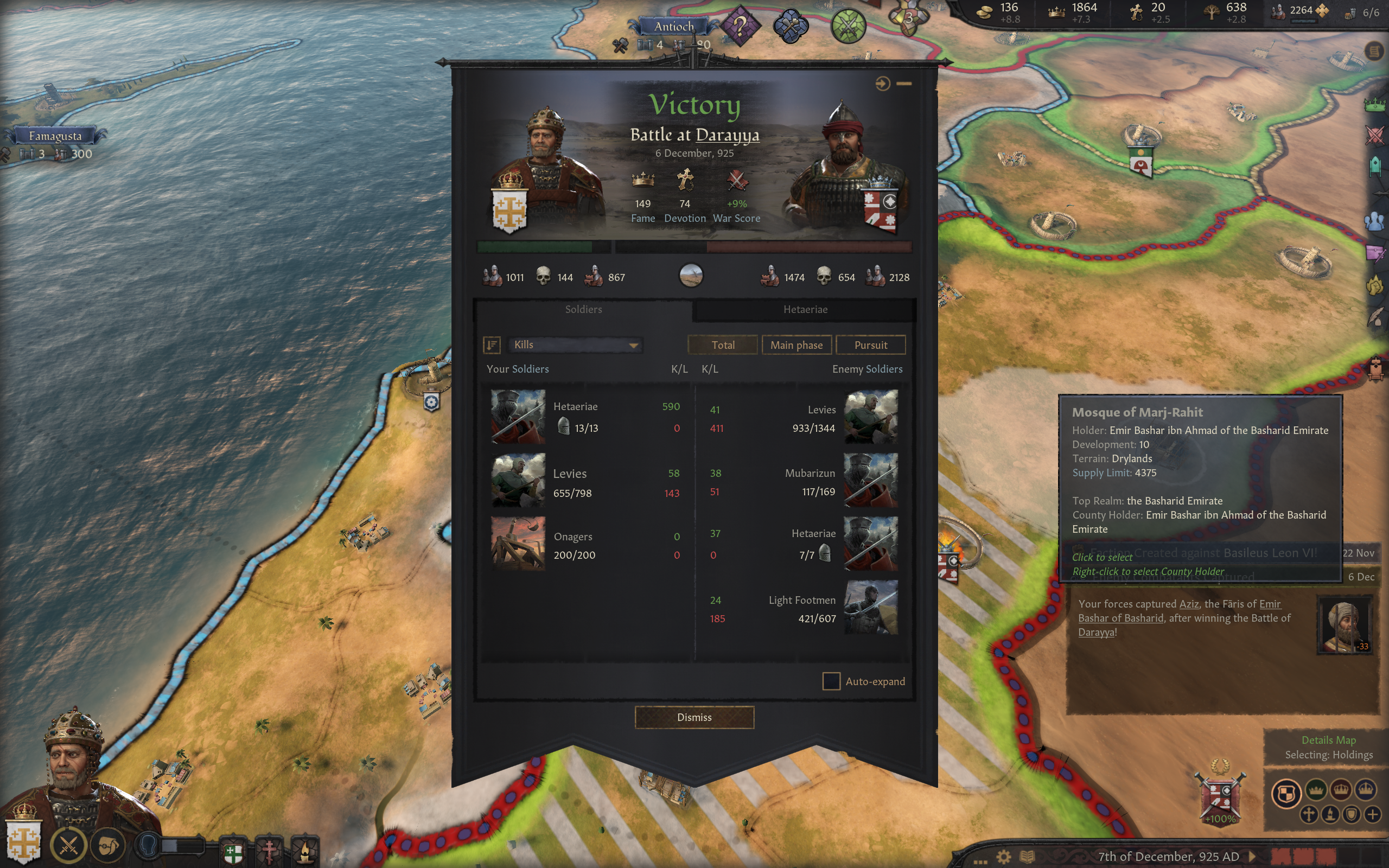
Task: Open the Aziz character link
Action: click(1189, 604)
